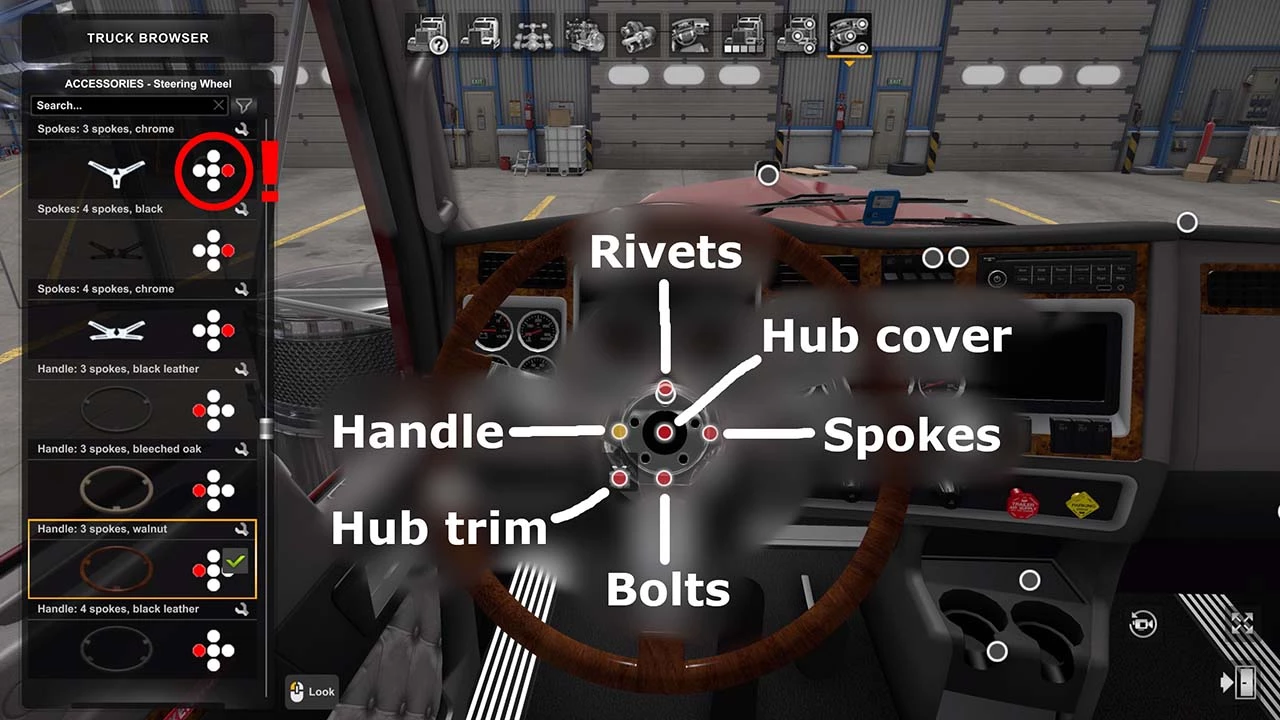Viewport: 1280px width, 720px height.
Task: Select the interior category icon in the top row
Action: [x=690, y=32]
